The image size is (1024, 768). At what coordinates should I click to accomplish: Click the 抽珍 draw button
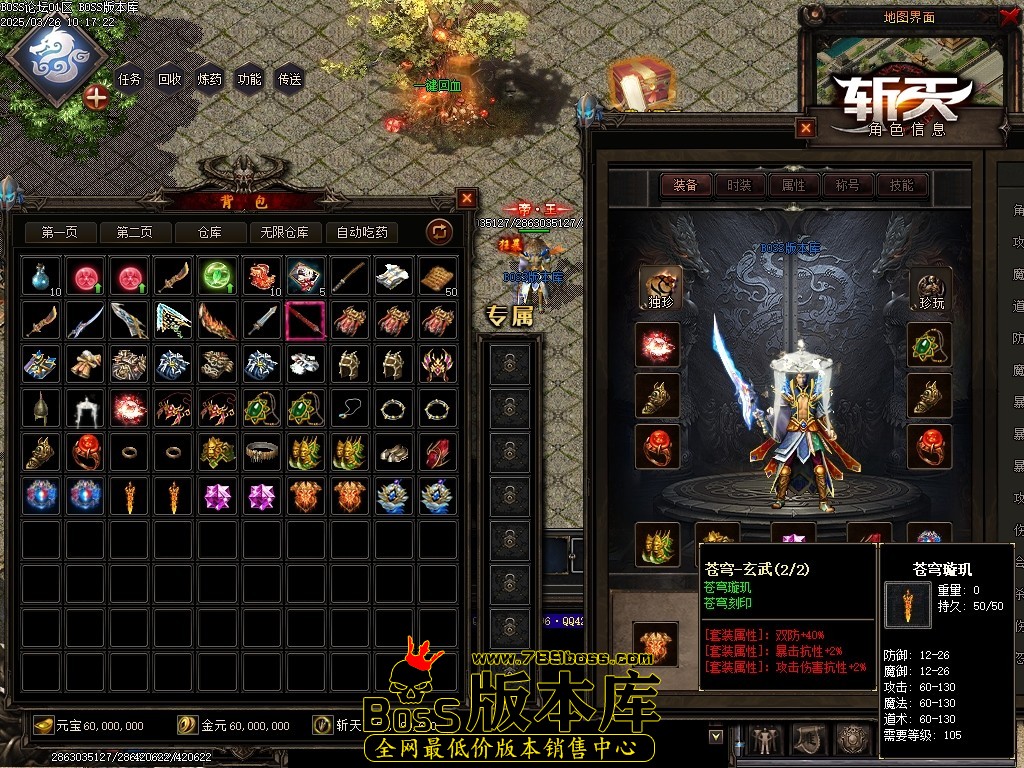pyautogui.click(x=658, y=288)
